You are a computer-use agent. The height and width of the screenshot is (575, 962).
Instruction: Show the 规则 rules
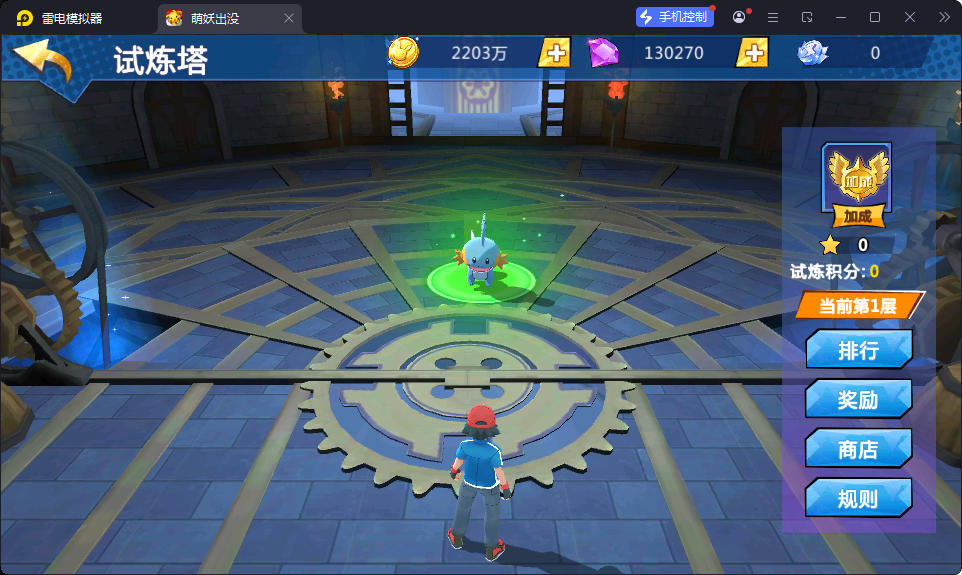[x=858, y=498]
